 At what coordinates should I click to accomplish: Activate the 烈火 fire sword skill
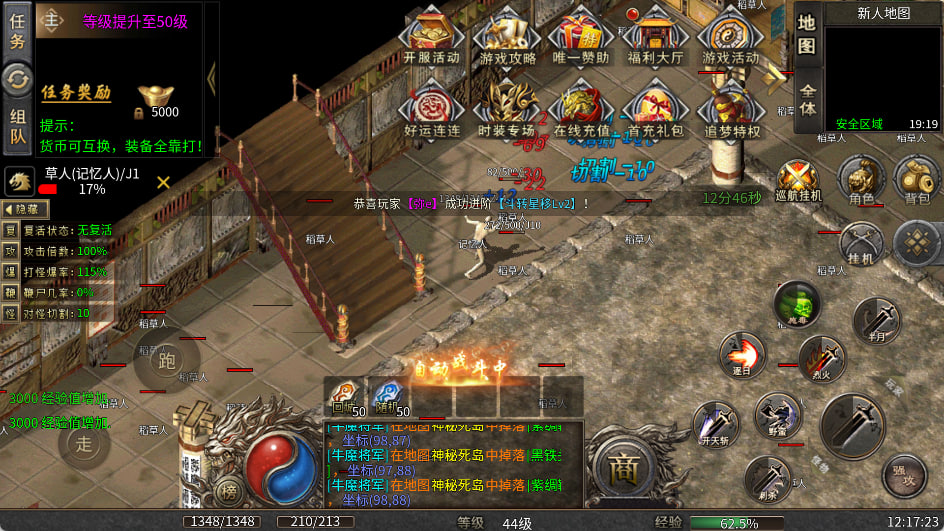821,359
